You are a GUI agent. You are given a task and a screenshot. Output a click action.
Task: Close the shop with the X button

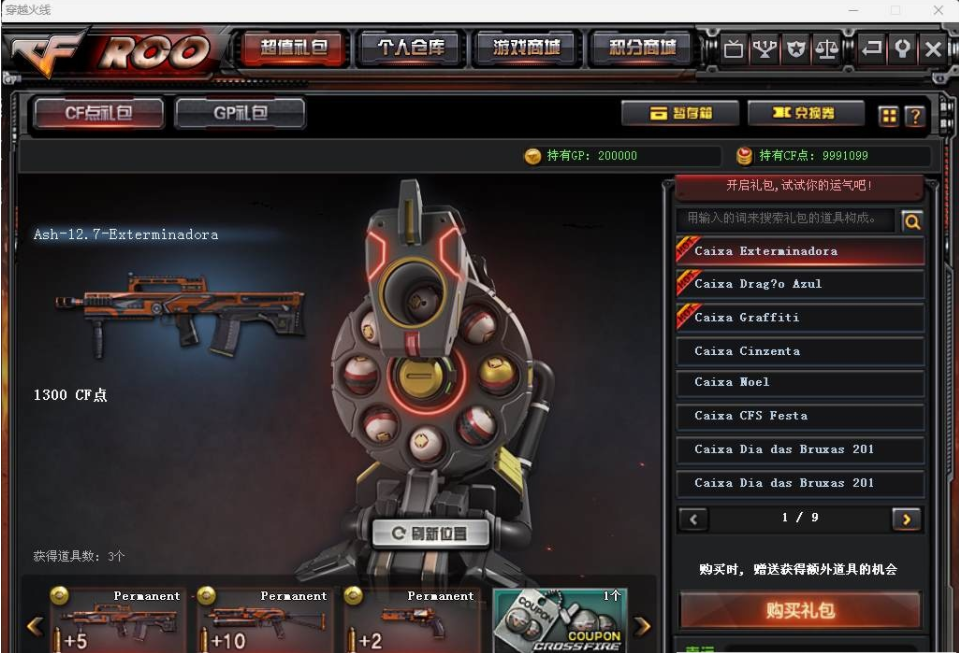coord(933,49)
